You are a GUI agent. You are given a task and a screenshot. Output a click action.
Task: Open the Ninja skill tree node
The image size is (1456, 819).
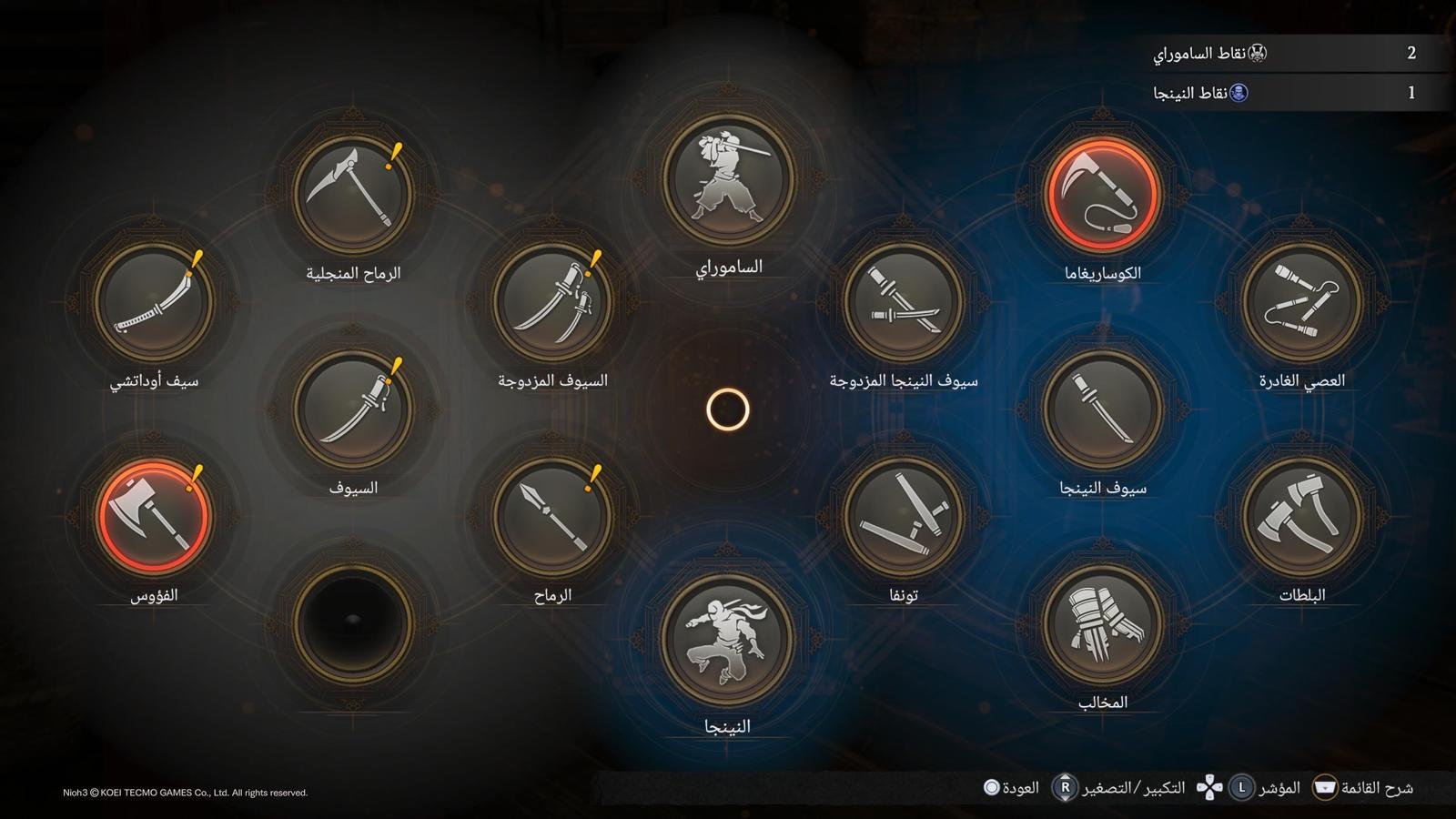coord(728,639)
